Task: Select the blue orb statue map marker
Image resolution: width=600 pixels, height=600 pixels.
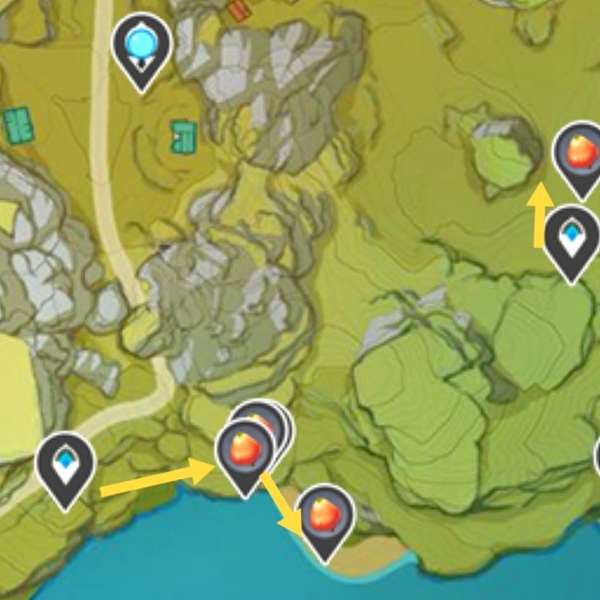Action: pyautogui.click(x=142, y=46)
